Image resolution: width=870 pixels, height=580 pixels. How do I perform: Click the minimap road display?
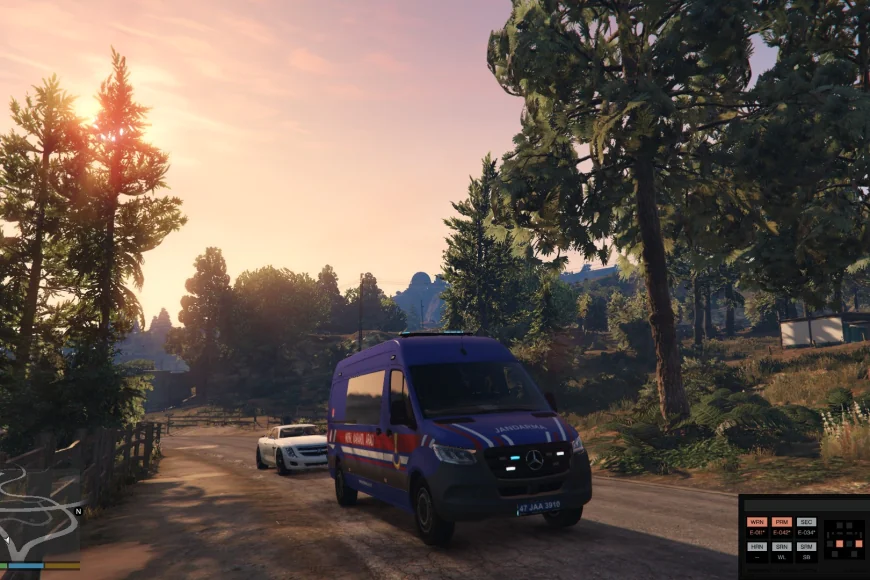click(x=38, y=515)
